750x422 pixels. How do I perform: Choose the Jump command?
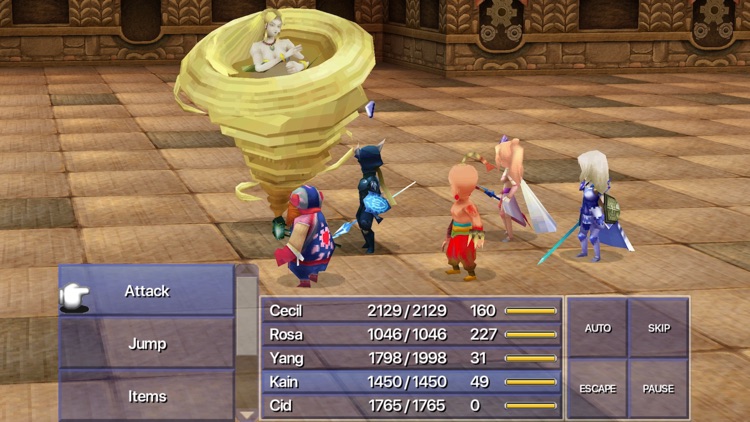pos(147,343)
